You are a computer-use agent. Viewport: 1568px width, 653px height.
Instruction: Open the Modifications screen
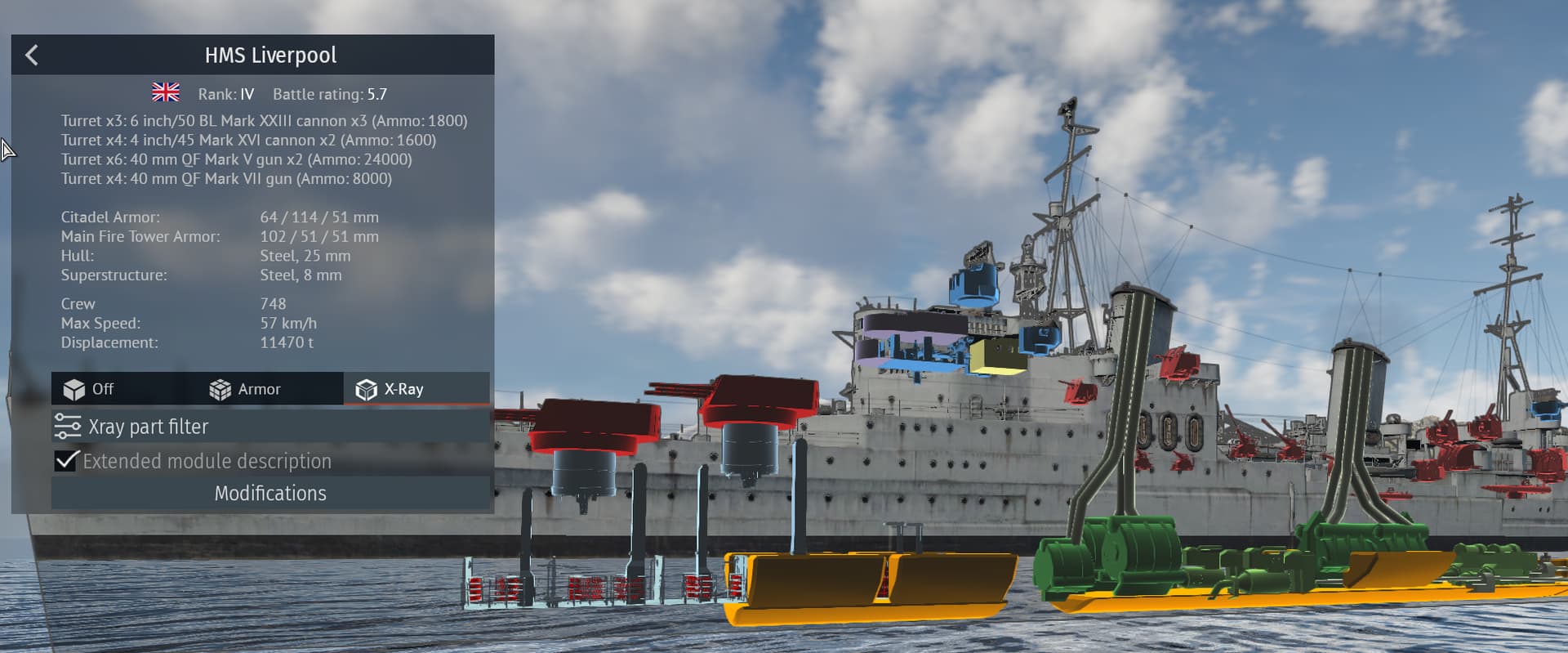pos(269,493)
